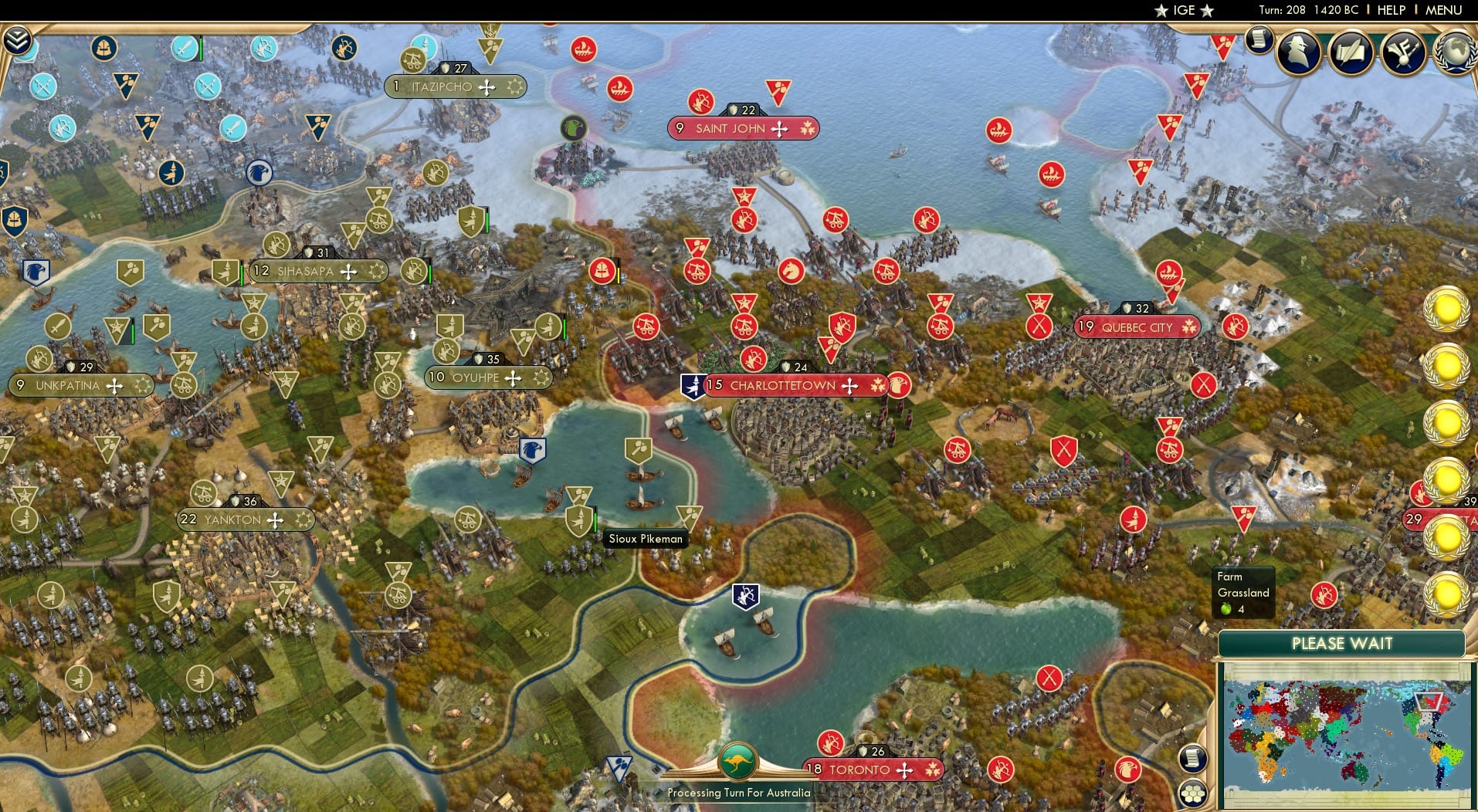
Task: Click the IGE label at the top
Action: (x=1187, y=10)
